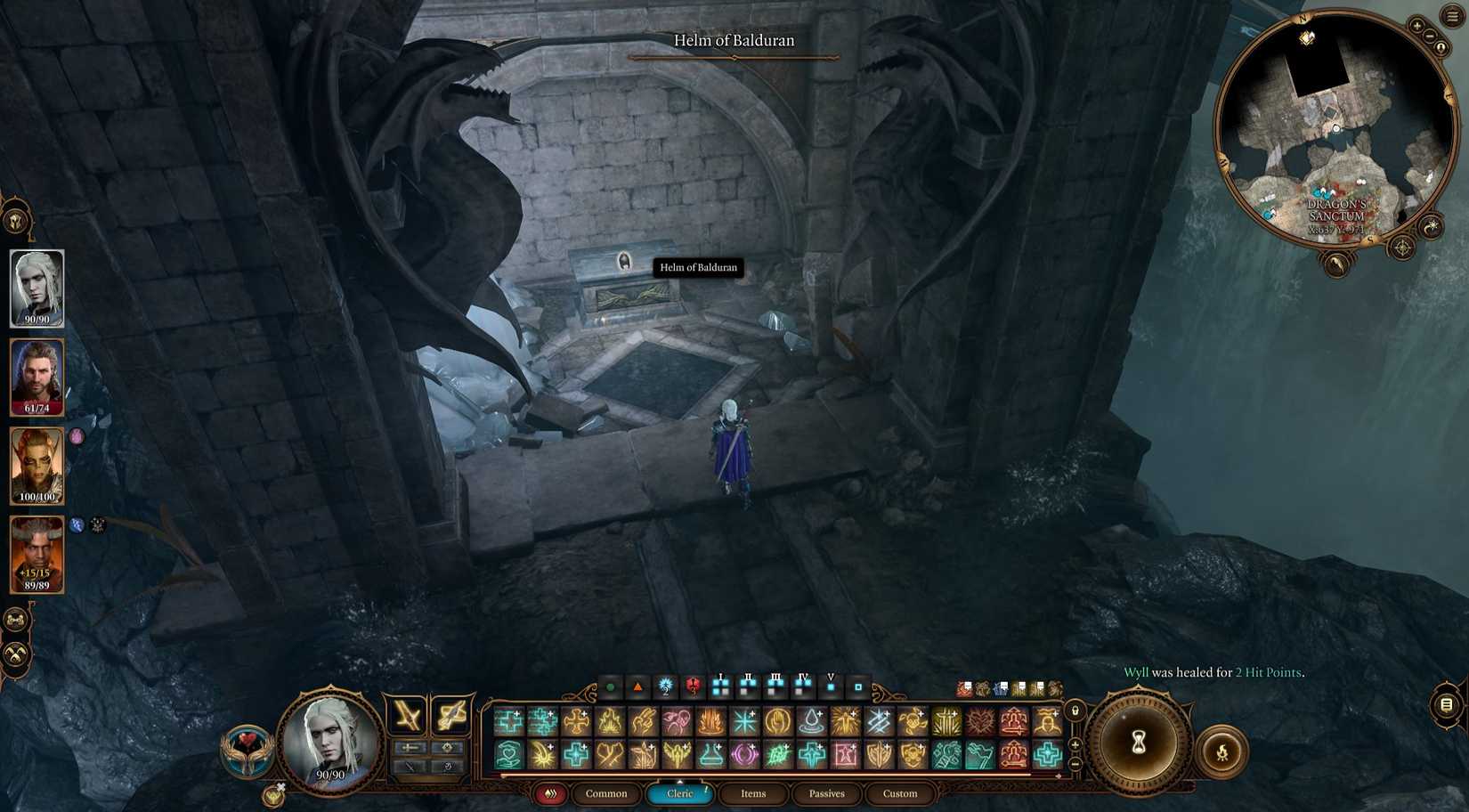Image resolution: width=1469 pixels, height=812 pixels.
Task: Toggle the red ability icon beside Common tab
Action: click(x=550, y=793)
